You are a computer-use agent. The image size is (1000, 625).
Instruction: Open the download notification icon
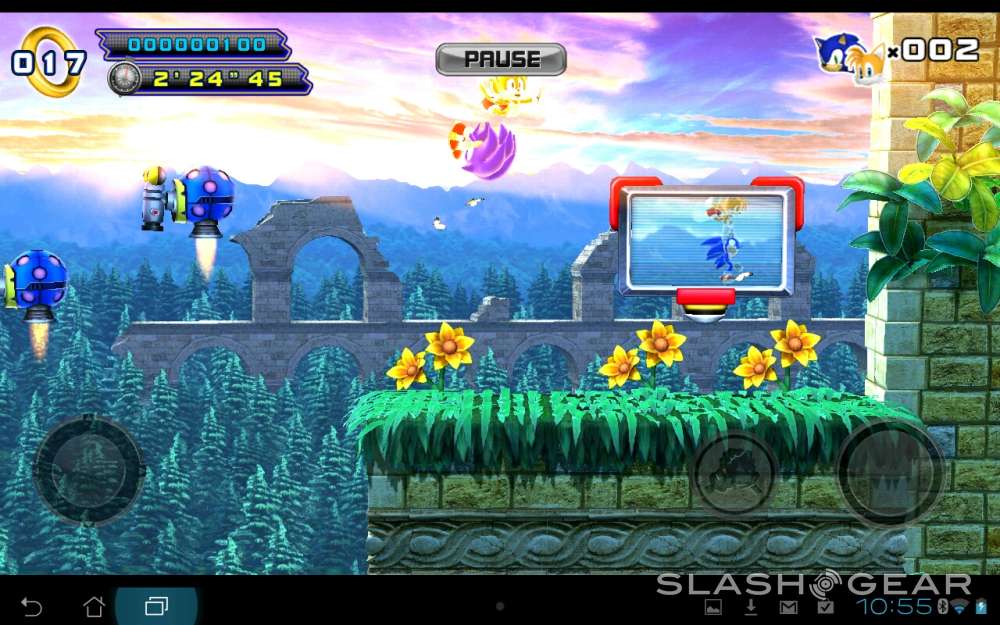click(x=751, y=607)
